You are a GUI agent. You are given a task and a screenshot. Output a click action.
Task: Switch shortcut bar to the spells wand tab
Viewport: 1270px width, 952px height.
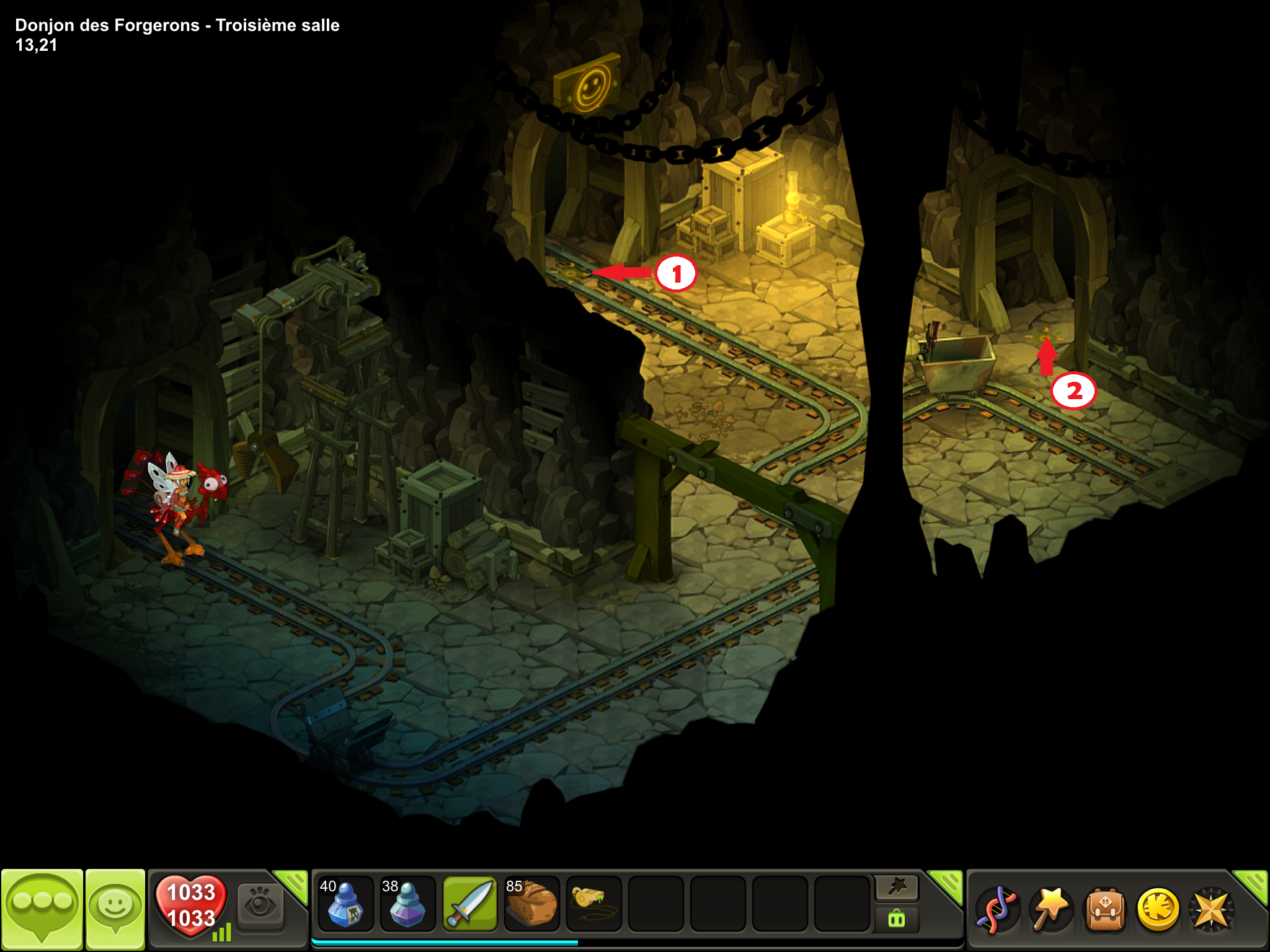coord(897,888)
